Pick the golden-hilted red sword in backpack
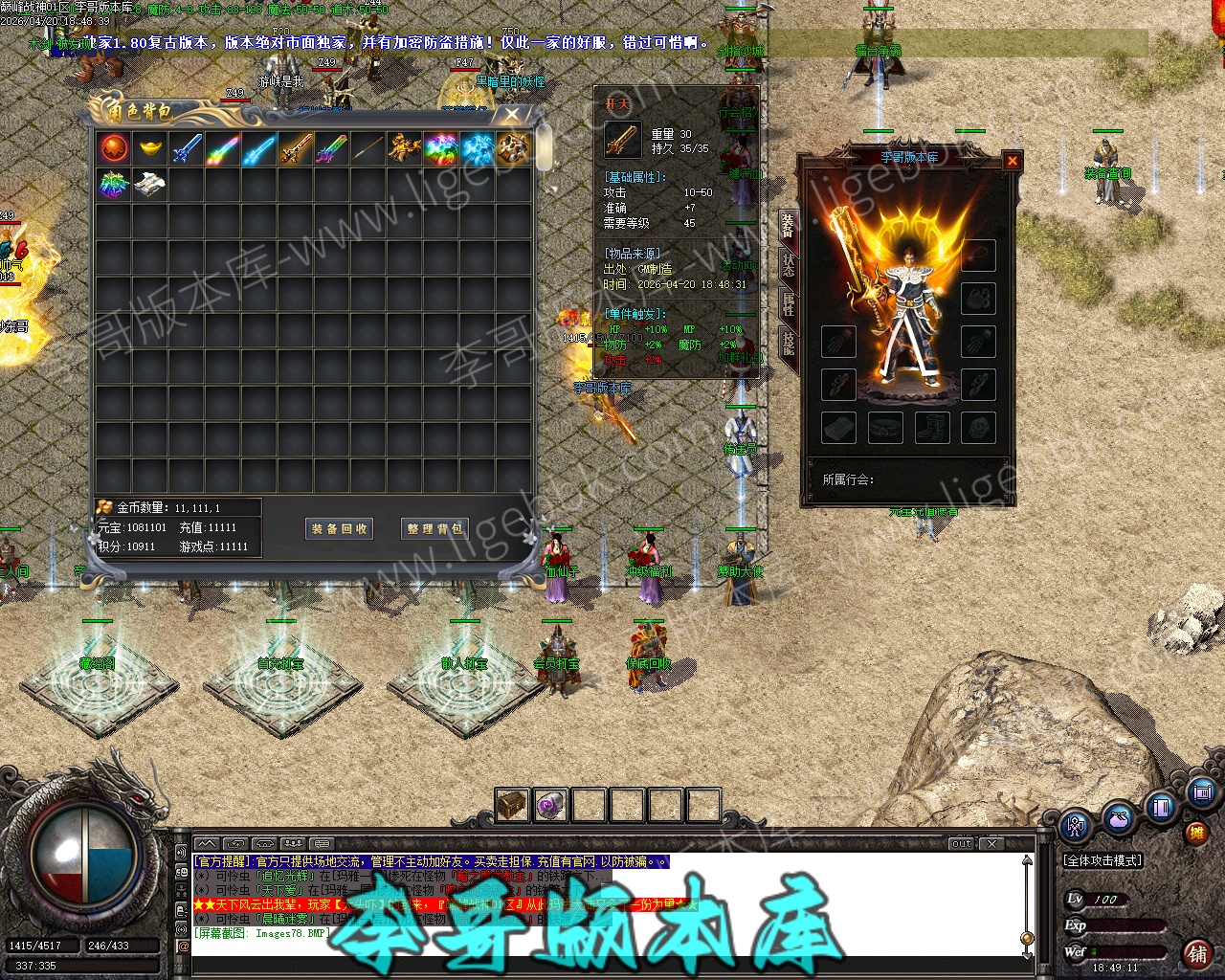 295,148
